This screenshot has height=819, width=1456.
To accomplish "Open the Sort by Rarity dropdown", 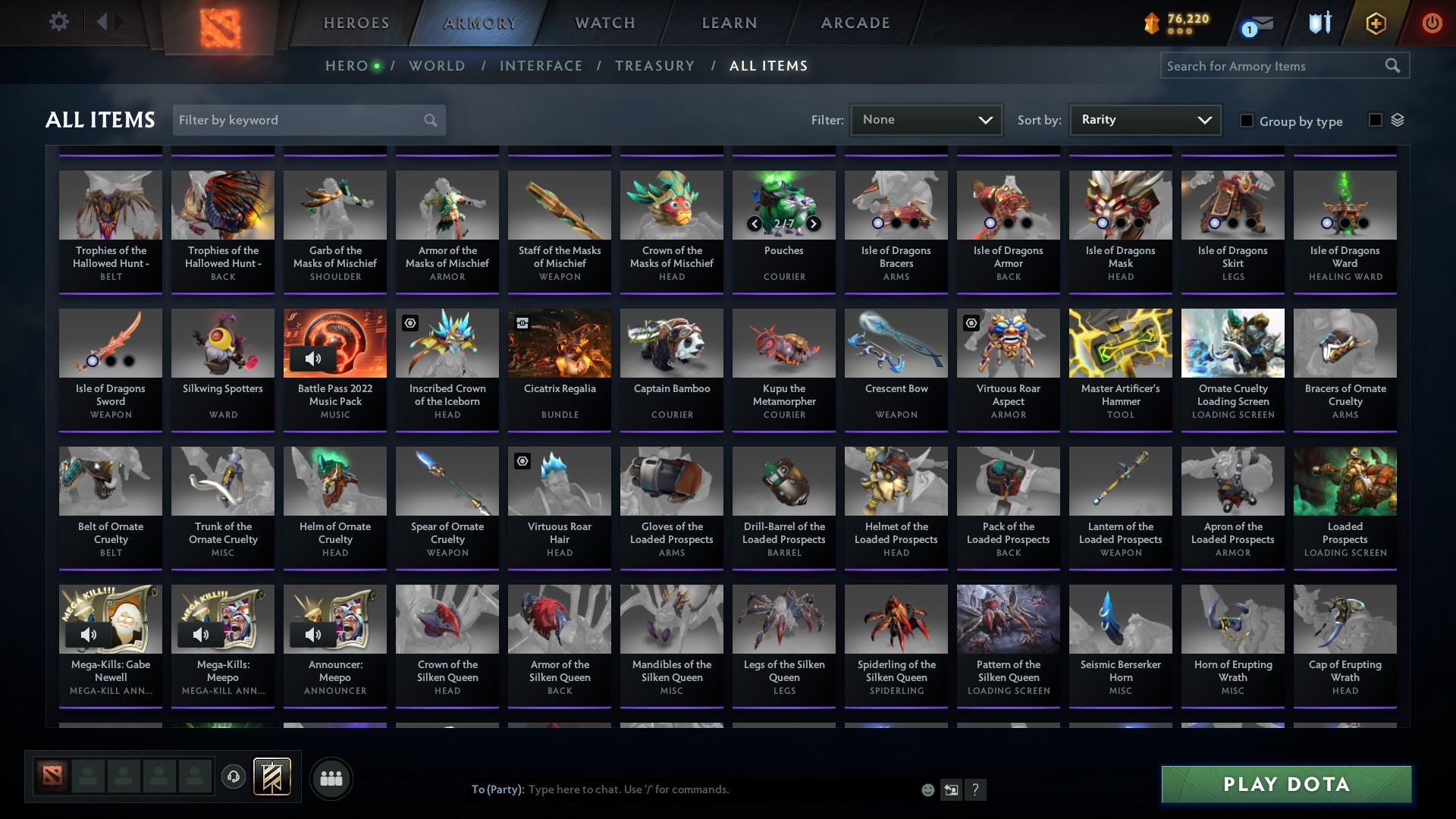I will pyautogui.click(x=1144, y=119).
